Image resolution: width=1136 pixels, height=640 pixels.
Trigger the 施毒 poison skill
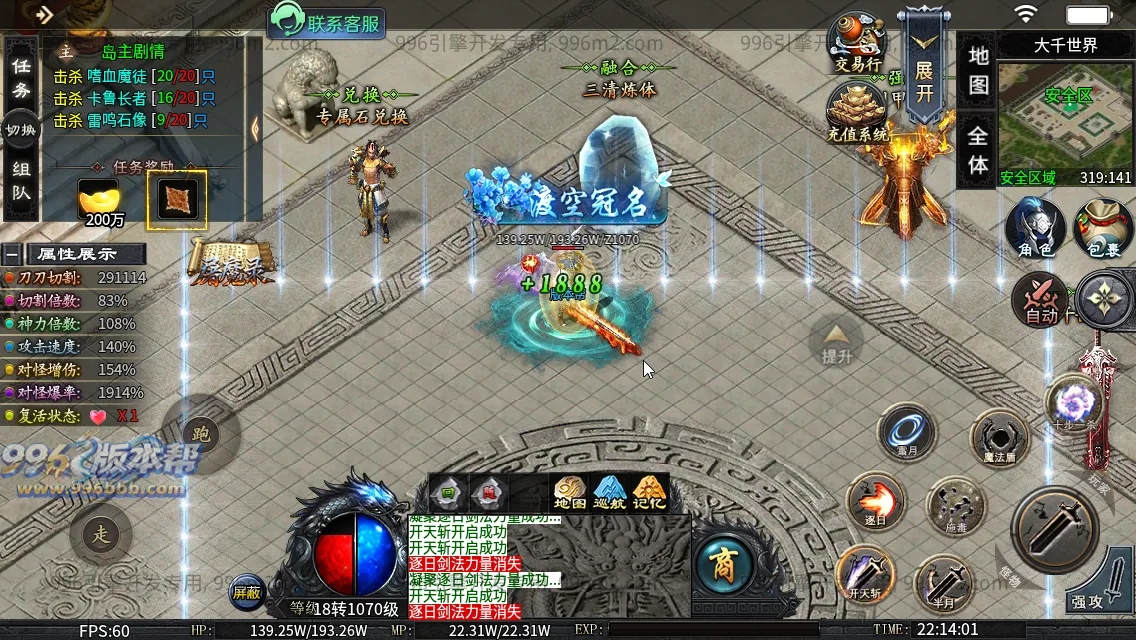tap(955, 507)
